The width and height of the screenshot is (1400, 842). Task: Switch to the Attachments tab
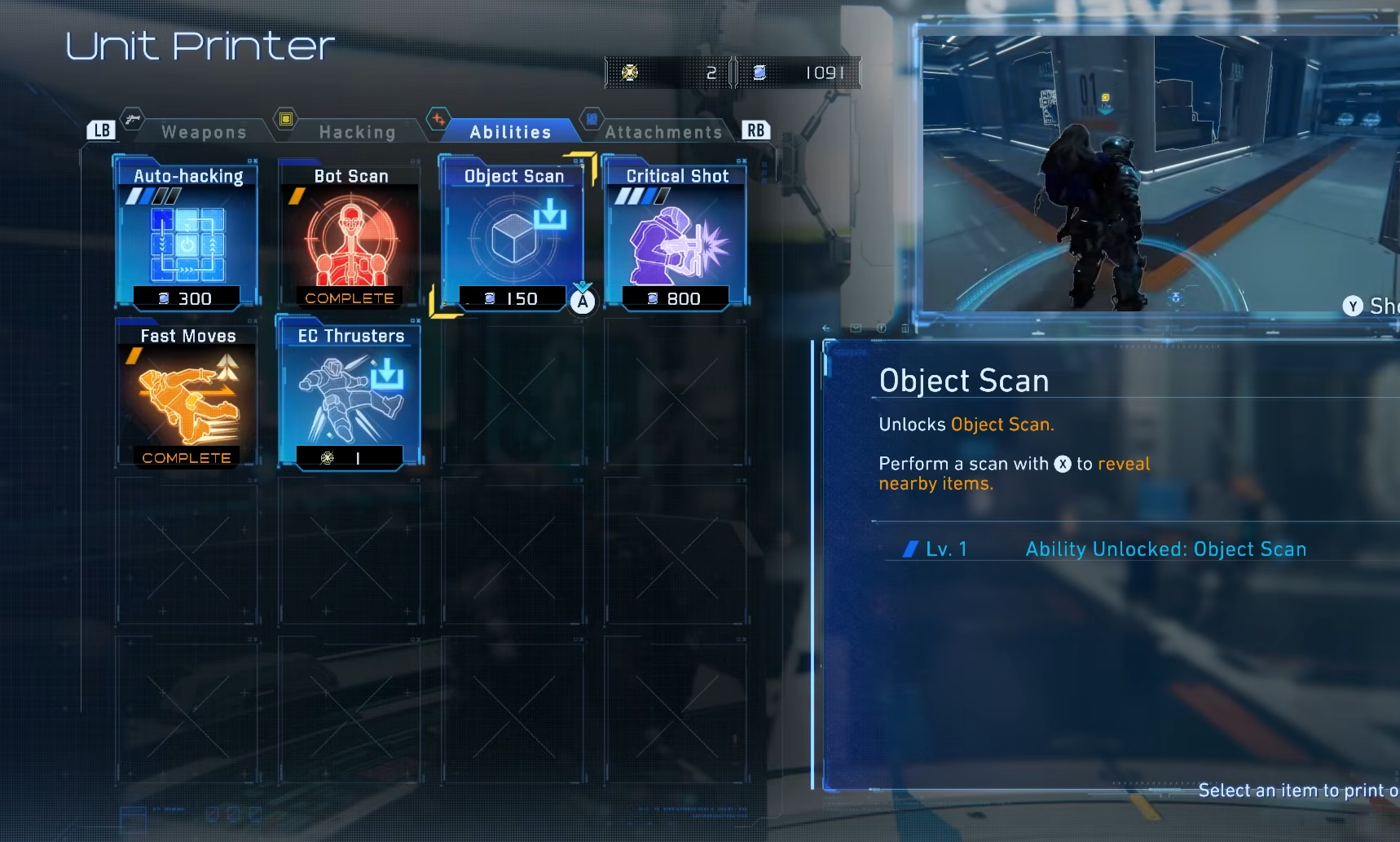point(663,131)
